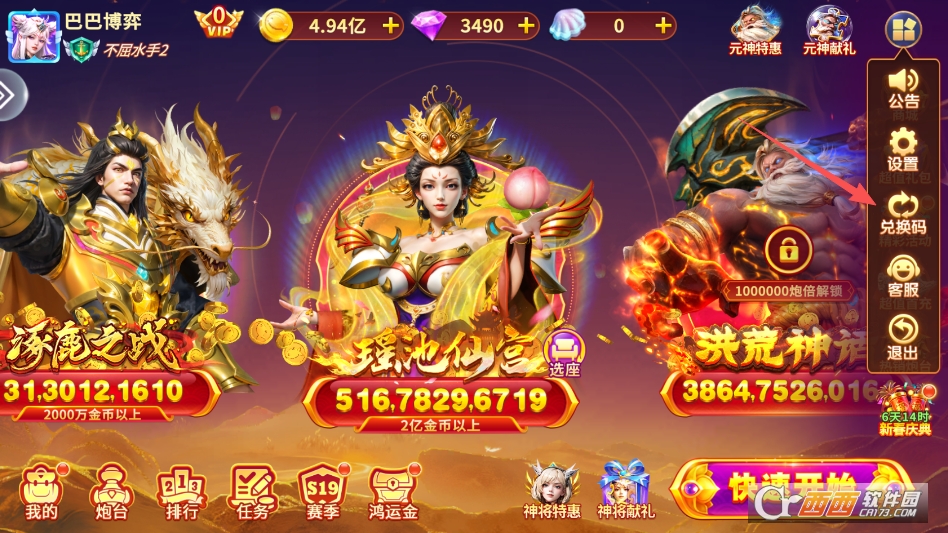
Task: Contact 客服 customer service
Action: click(903, 275)
